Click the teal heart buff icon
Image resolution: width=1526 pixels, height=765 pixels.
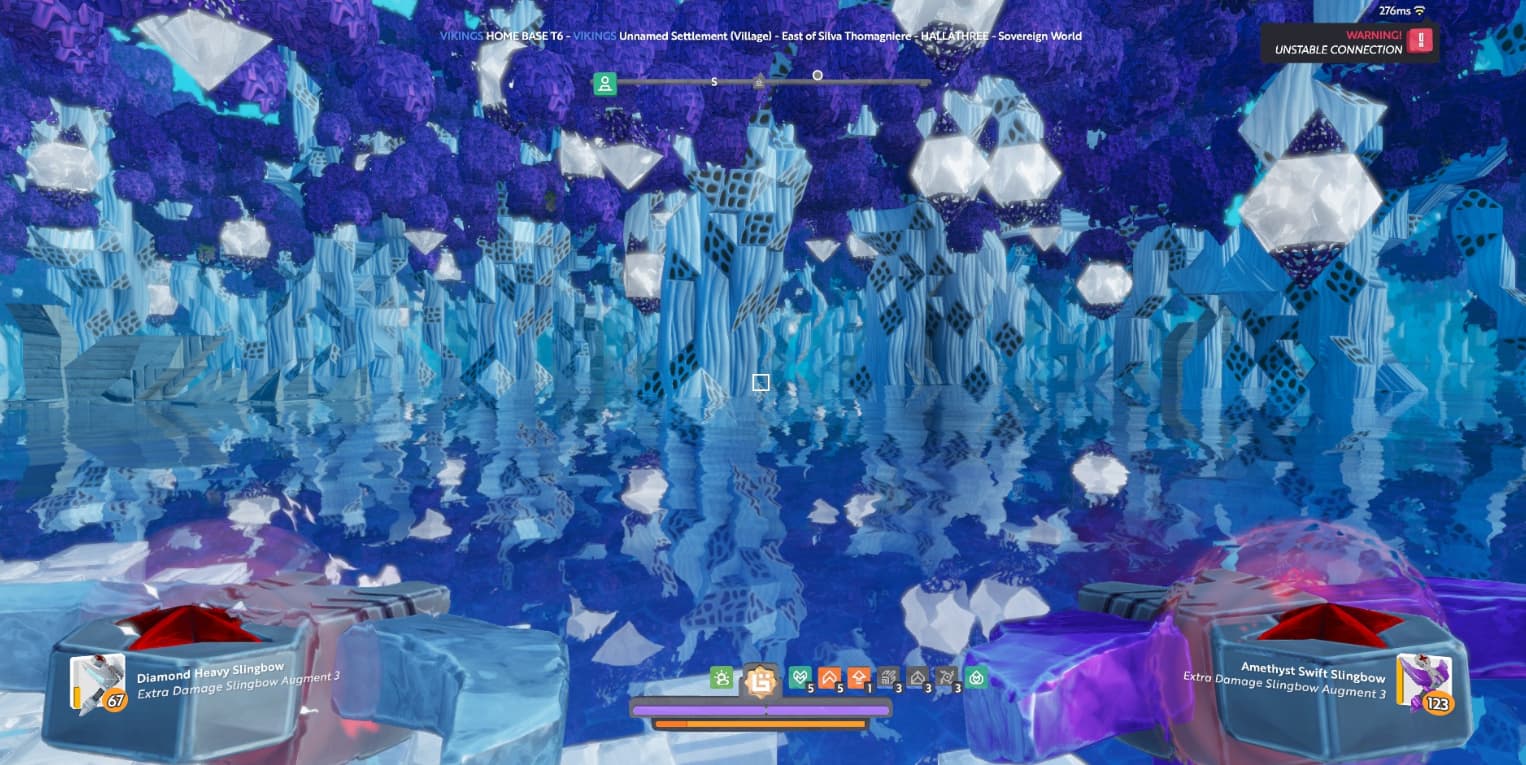tap(799, 678)
